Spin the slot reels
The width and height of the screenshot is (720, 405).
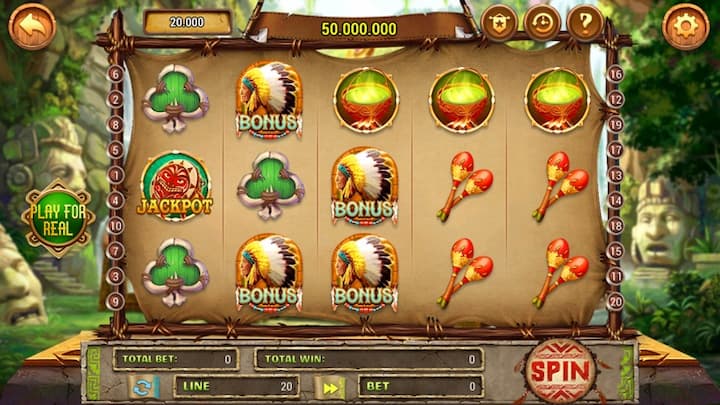click(560, 371)
